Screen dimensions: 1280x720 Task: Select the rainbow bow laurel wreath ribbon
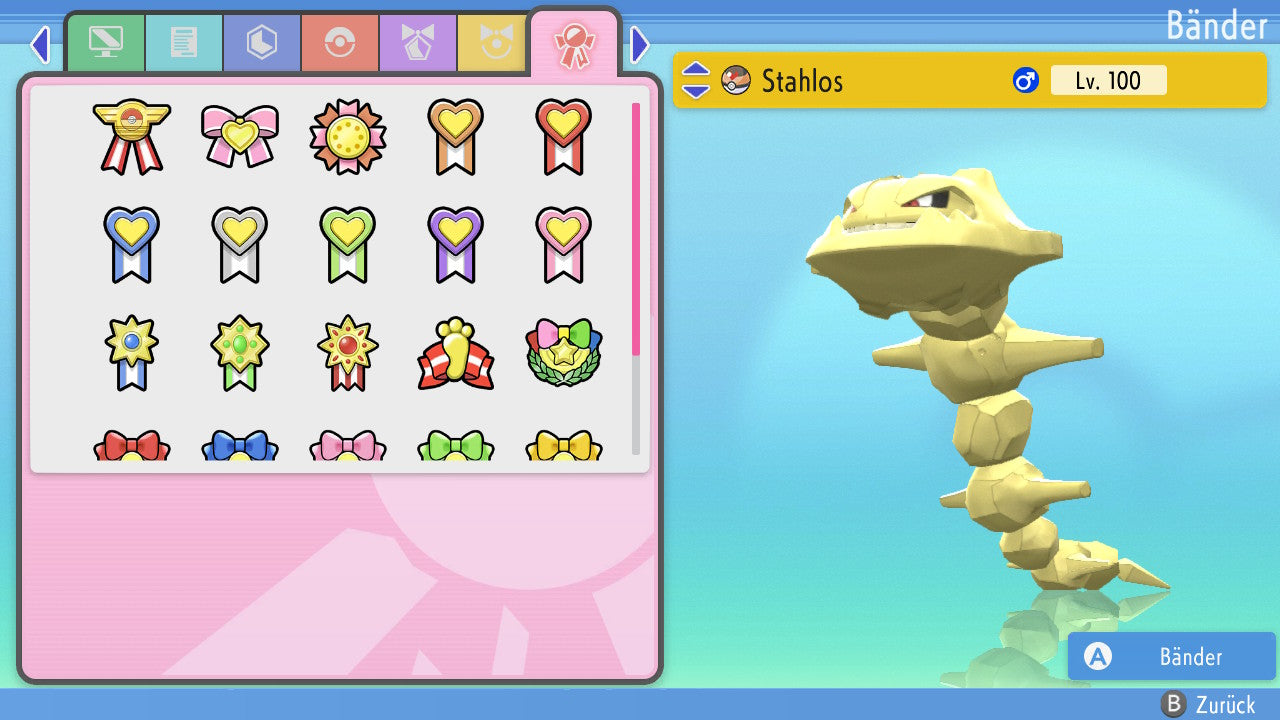pos(564,353)
